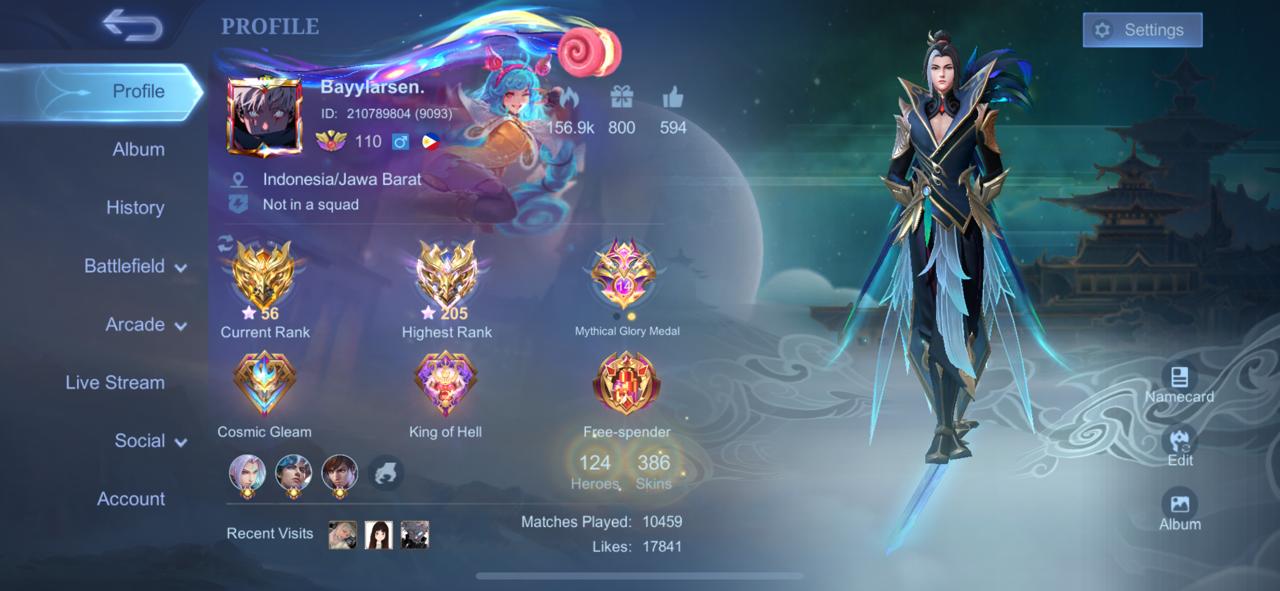Go back using the arrow button

132,27
